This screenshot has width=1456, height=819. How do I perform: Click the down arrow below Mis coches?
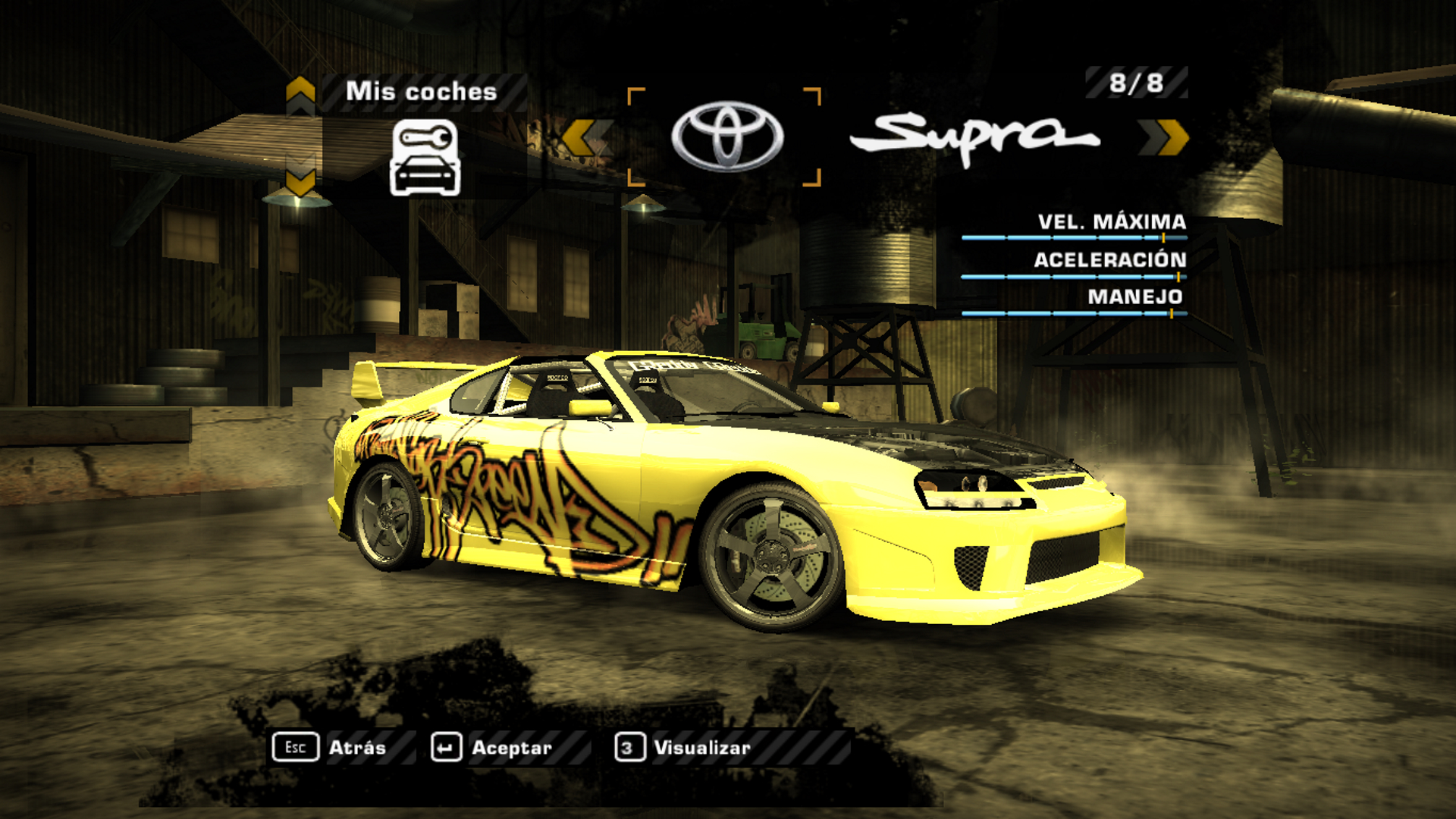click(x=300, y=180)
